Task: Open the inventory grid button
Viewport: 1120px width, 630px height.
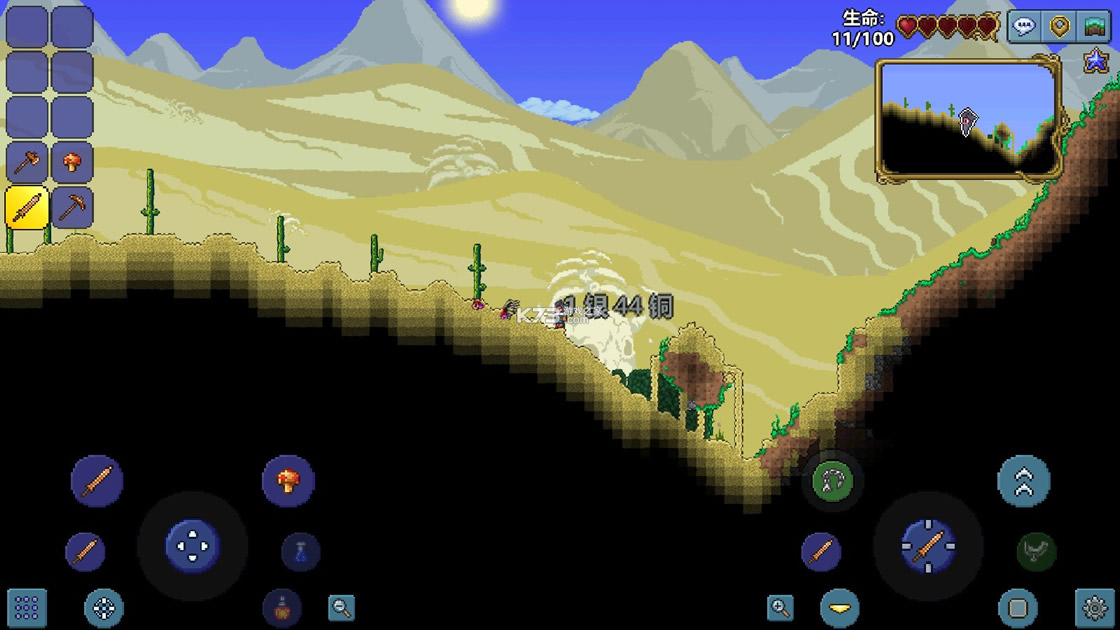Action: tap(27, 607)
